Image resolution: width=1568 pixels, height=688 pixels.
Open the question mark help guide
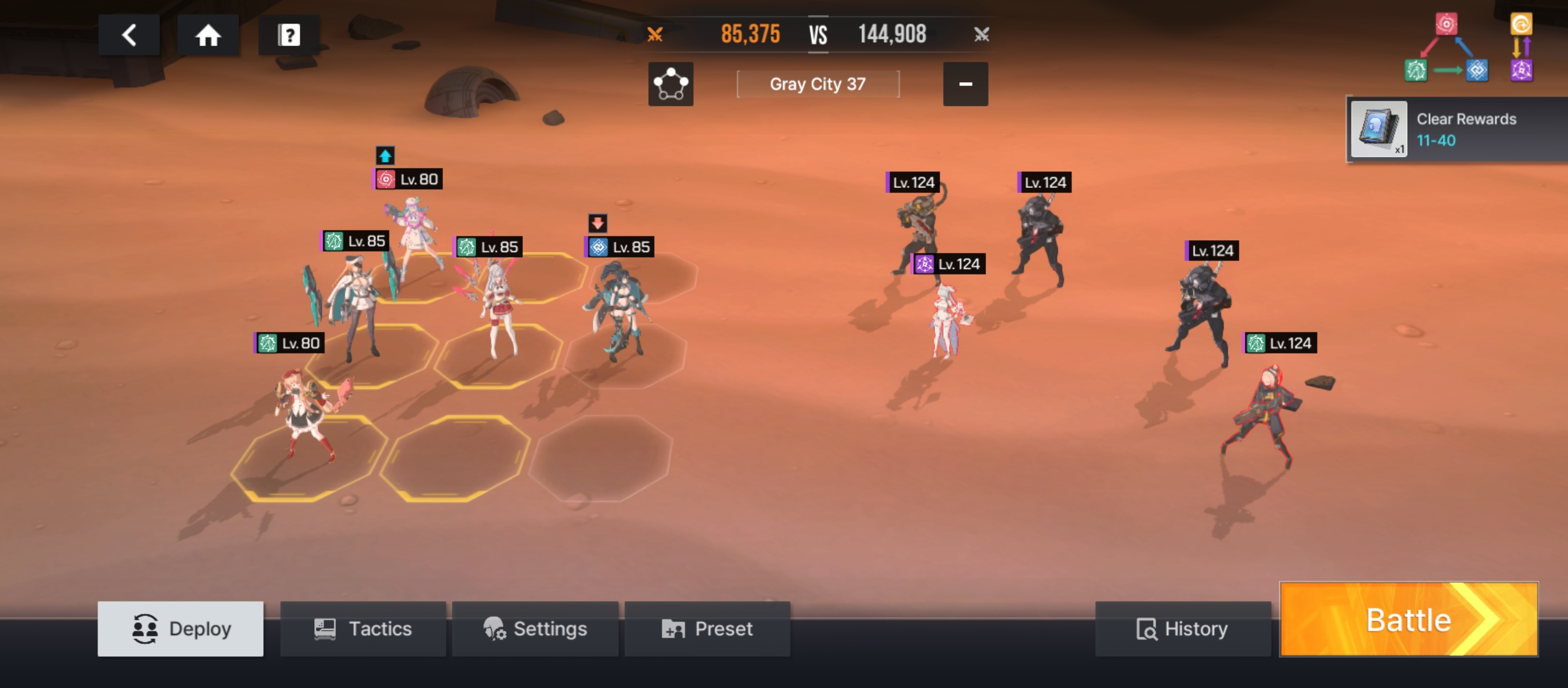[x=289, y=35]
